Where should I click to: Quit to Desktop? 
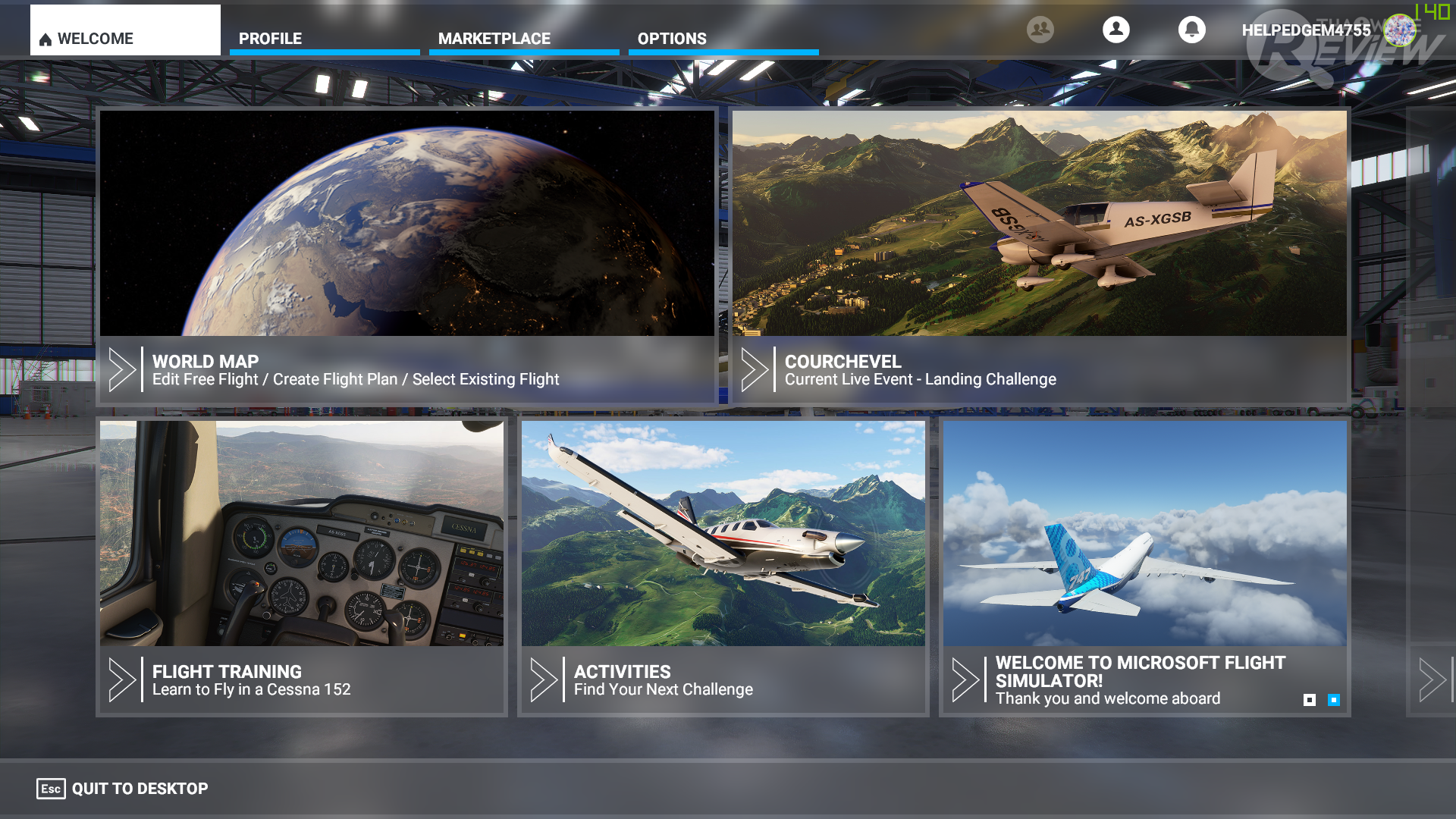pos(124,789)
